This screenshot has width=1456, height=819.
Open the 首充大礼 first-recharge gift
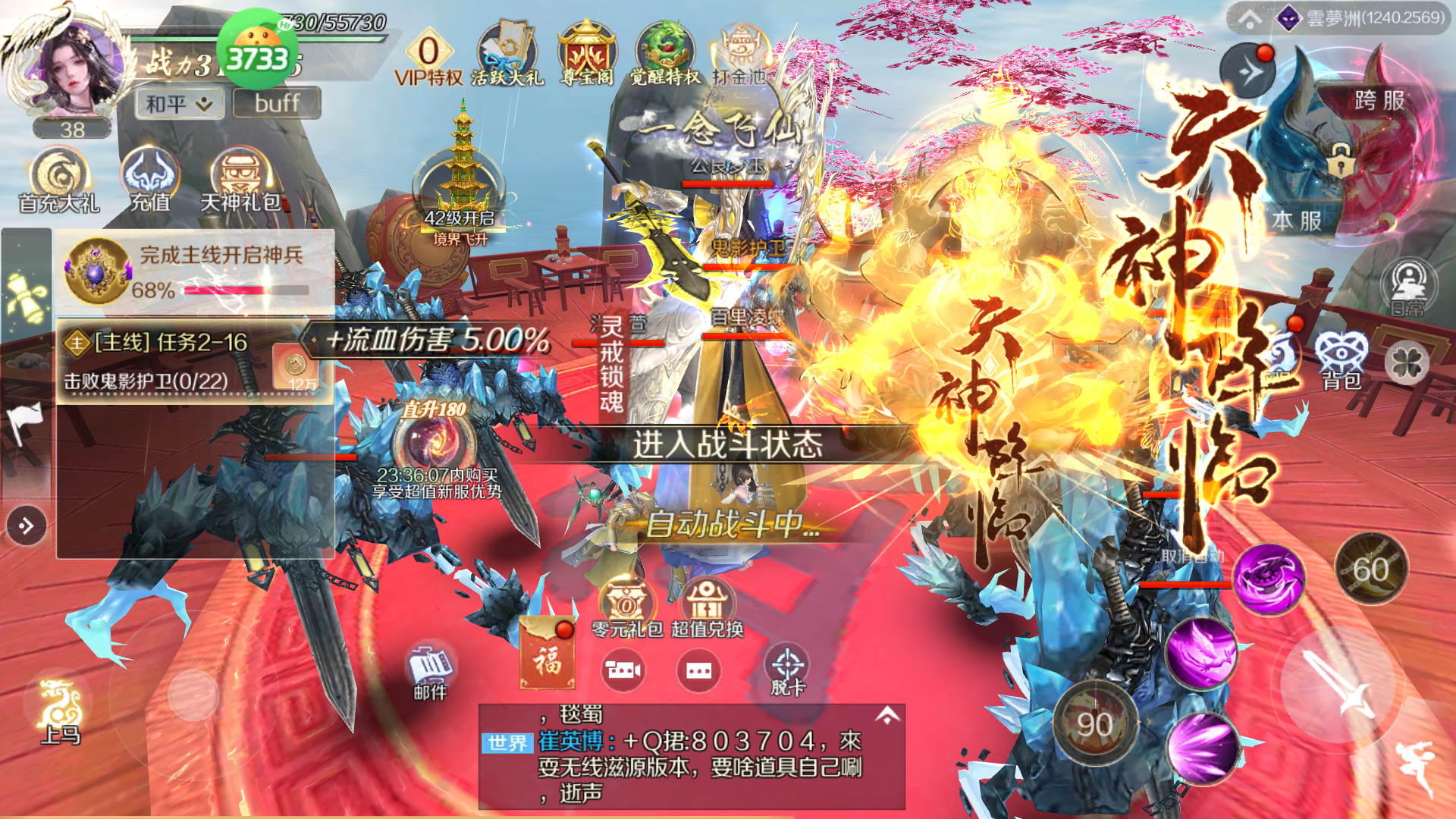coord(59,180)
